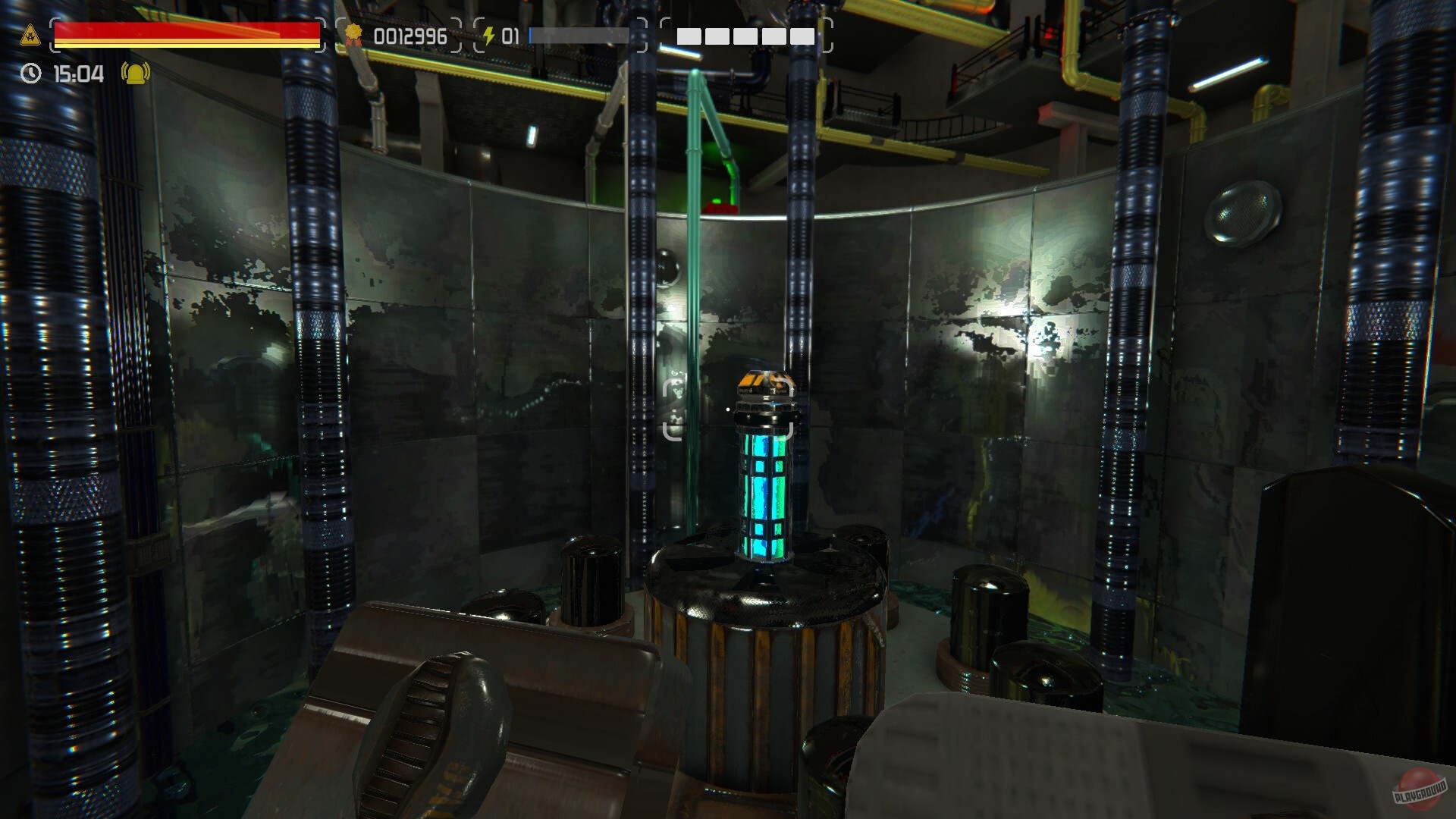Screen dimensions: 1456x819
Task: Select the medal score icon
Action: click(x=354, y=33)
